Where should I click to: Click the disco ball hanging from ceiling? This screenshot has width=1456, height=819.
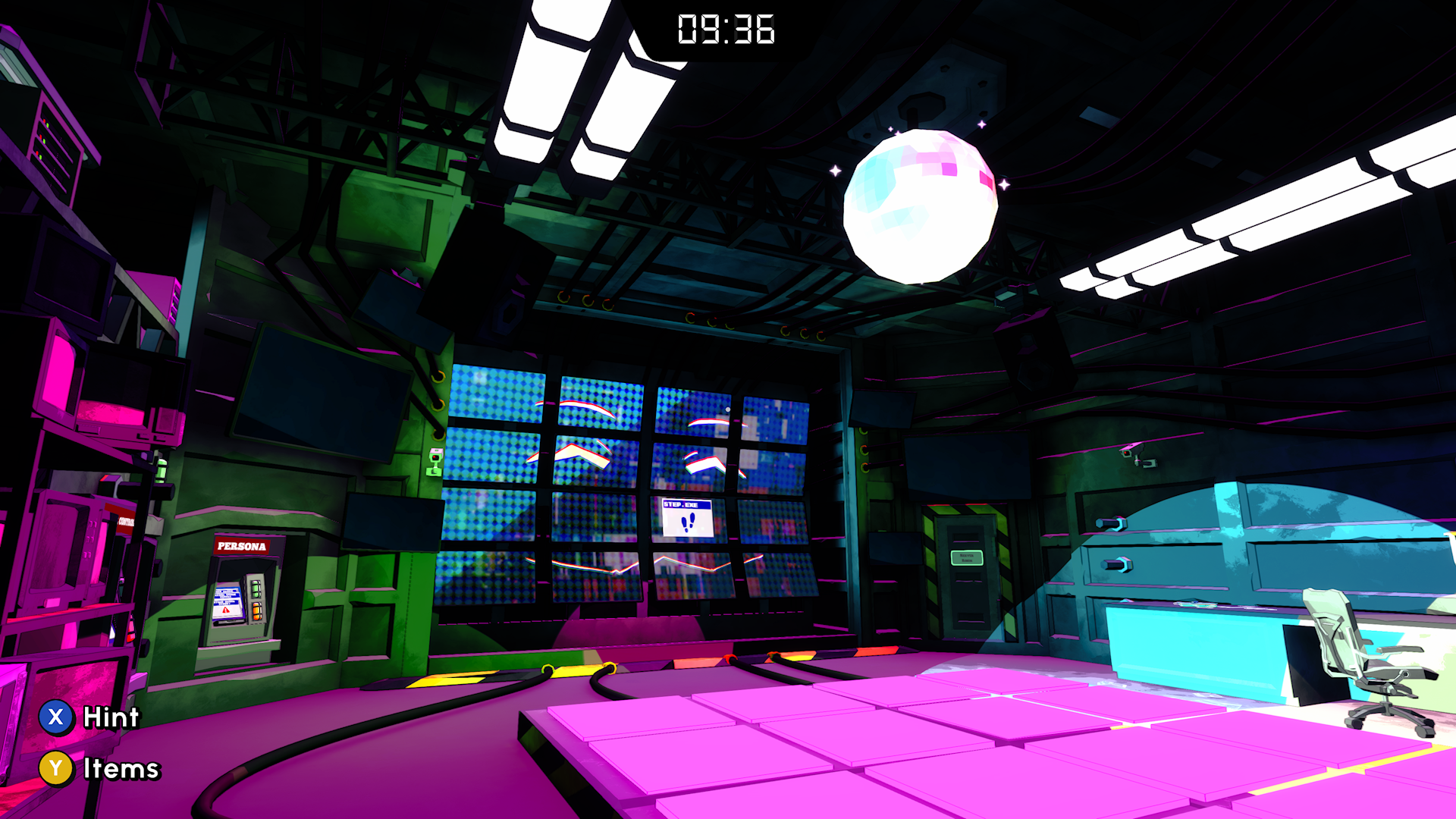point(921,205)
